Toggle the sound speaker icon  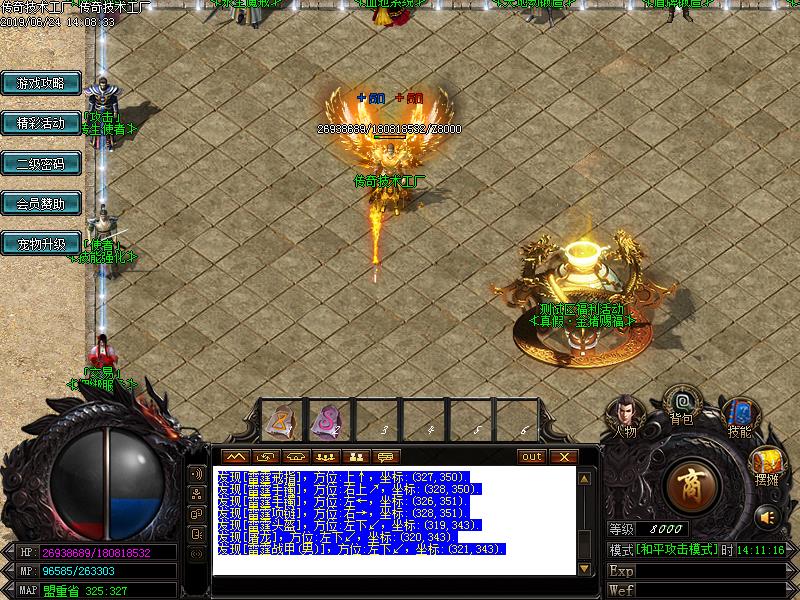767,517
